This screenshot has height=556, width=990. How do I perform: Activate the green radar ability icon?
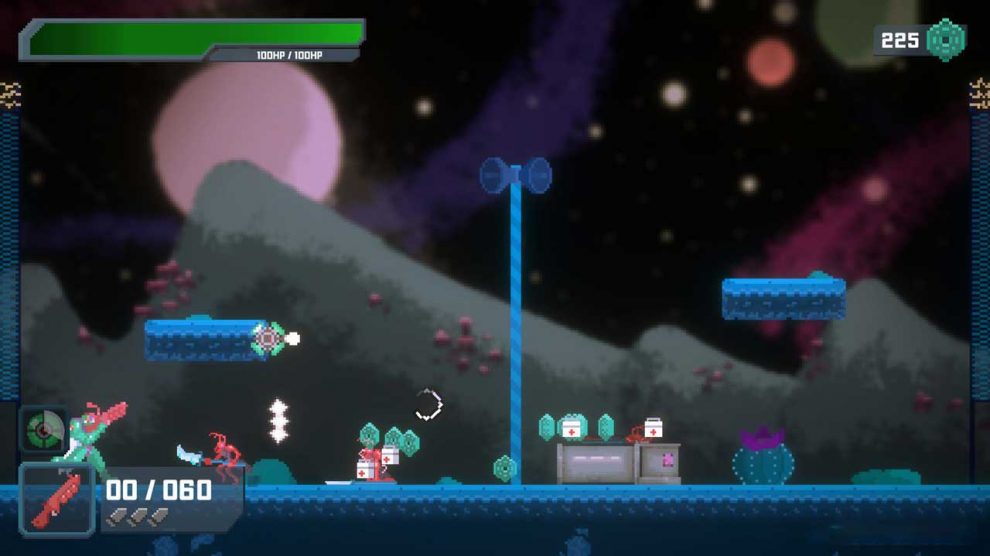click(44, 429)
